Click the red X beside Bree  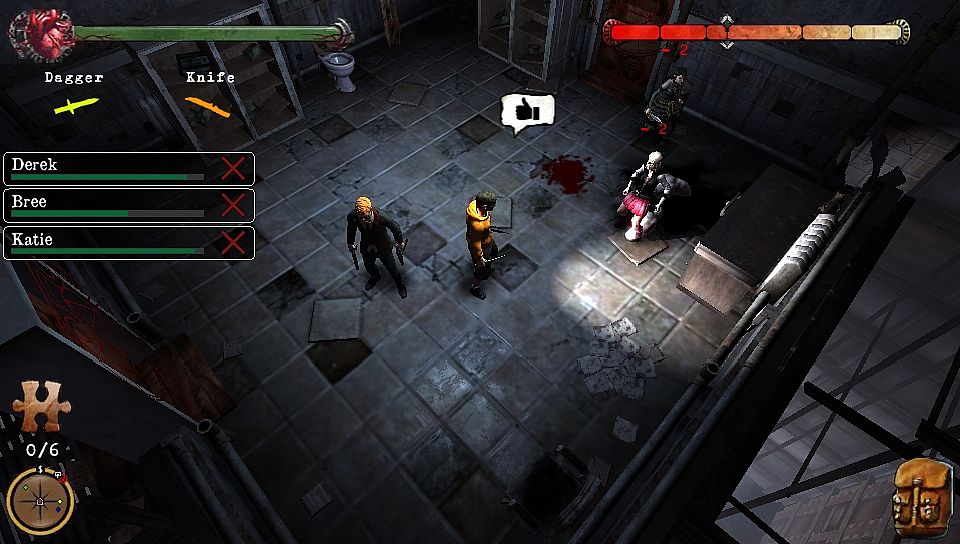(233, 205)
